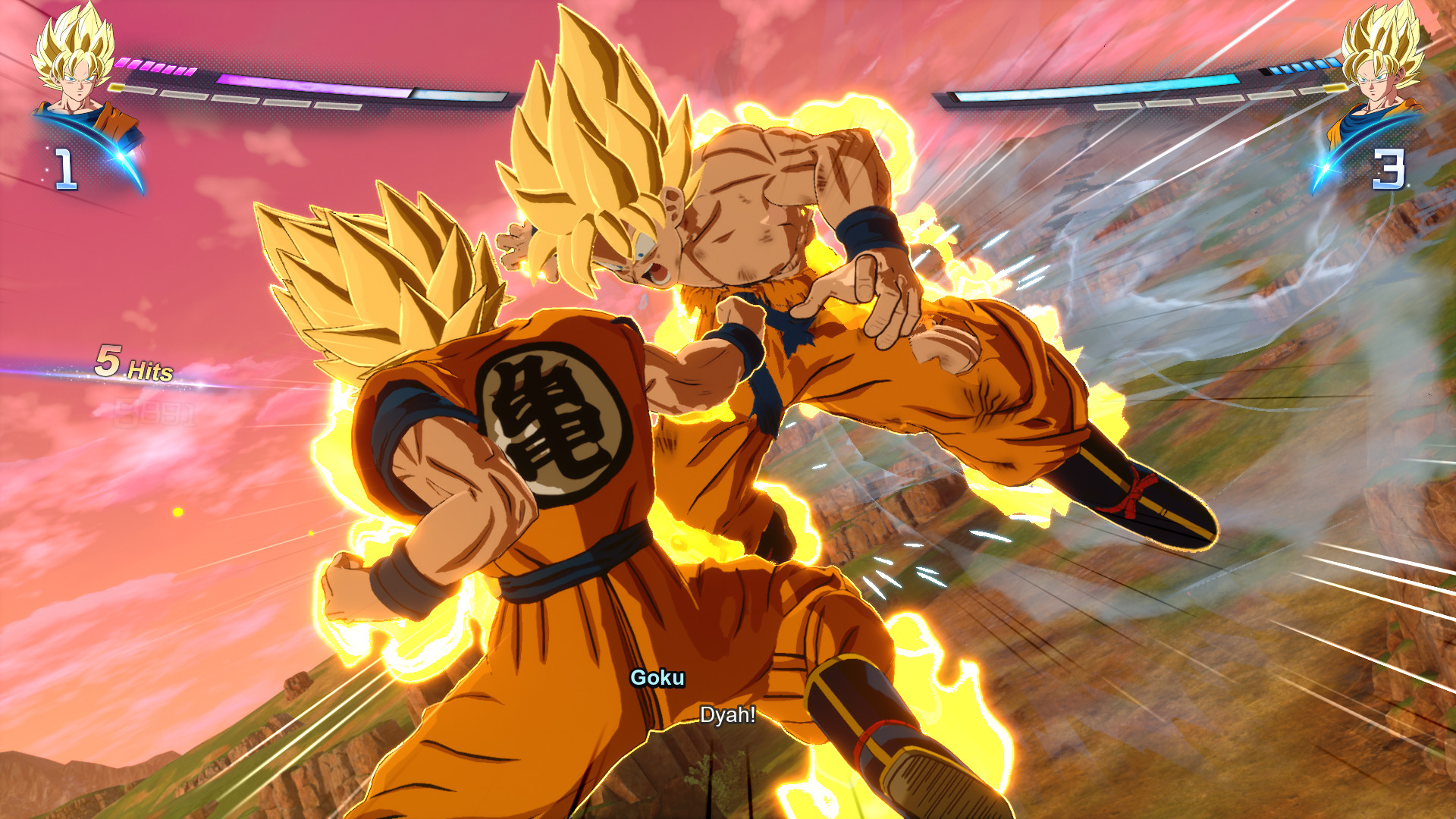Click the yellow skill stock indicator on the left gauge
1456x819 pixels.
(x=115, y=86)
